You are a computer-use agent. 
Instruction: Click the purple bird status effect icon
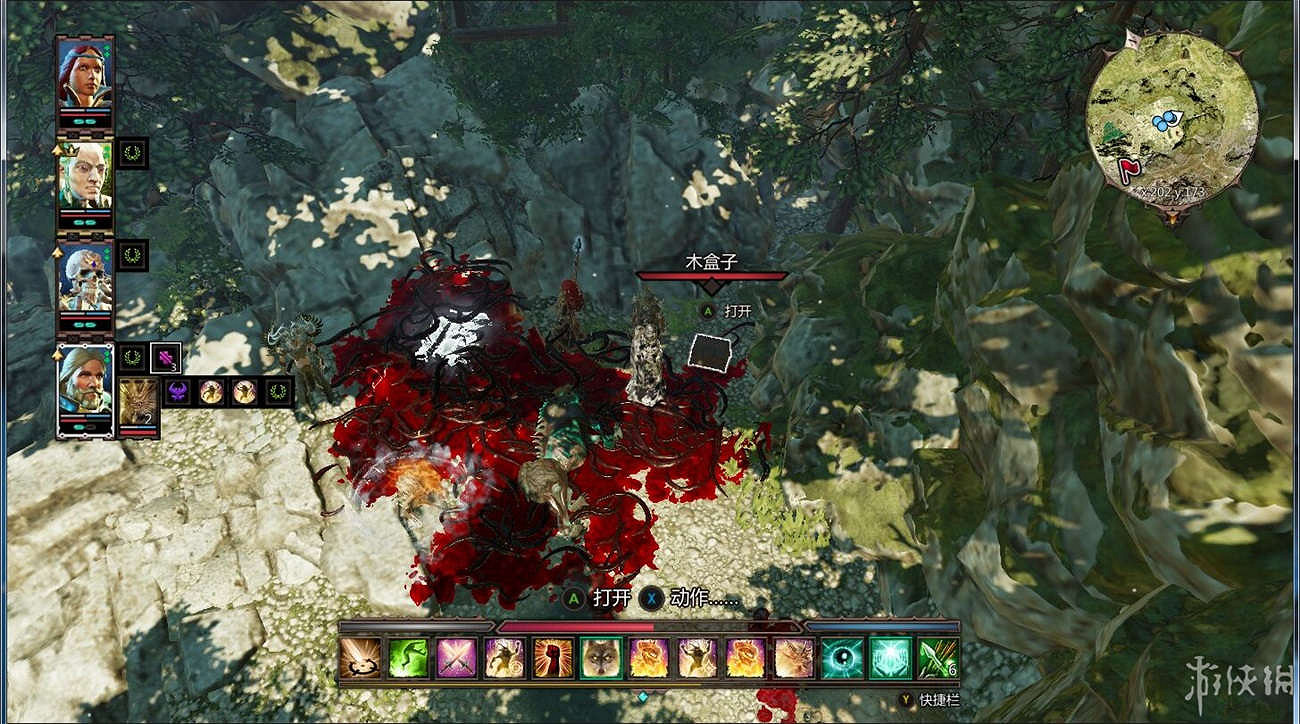click(x=177, y=392)
